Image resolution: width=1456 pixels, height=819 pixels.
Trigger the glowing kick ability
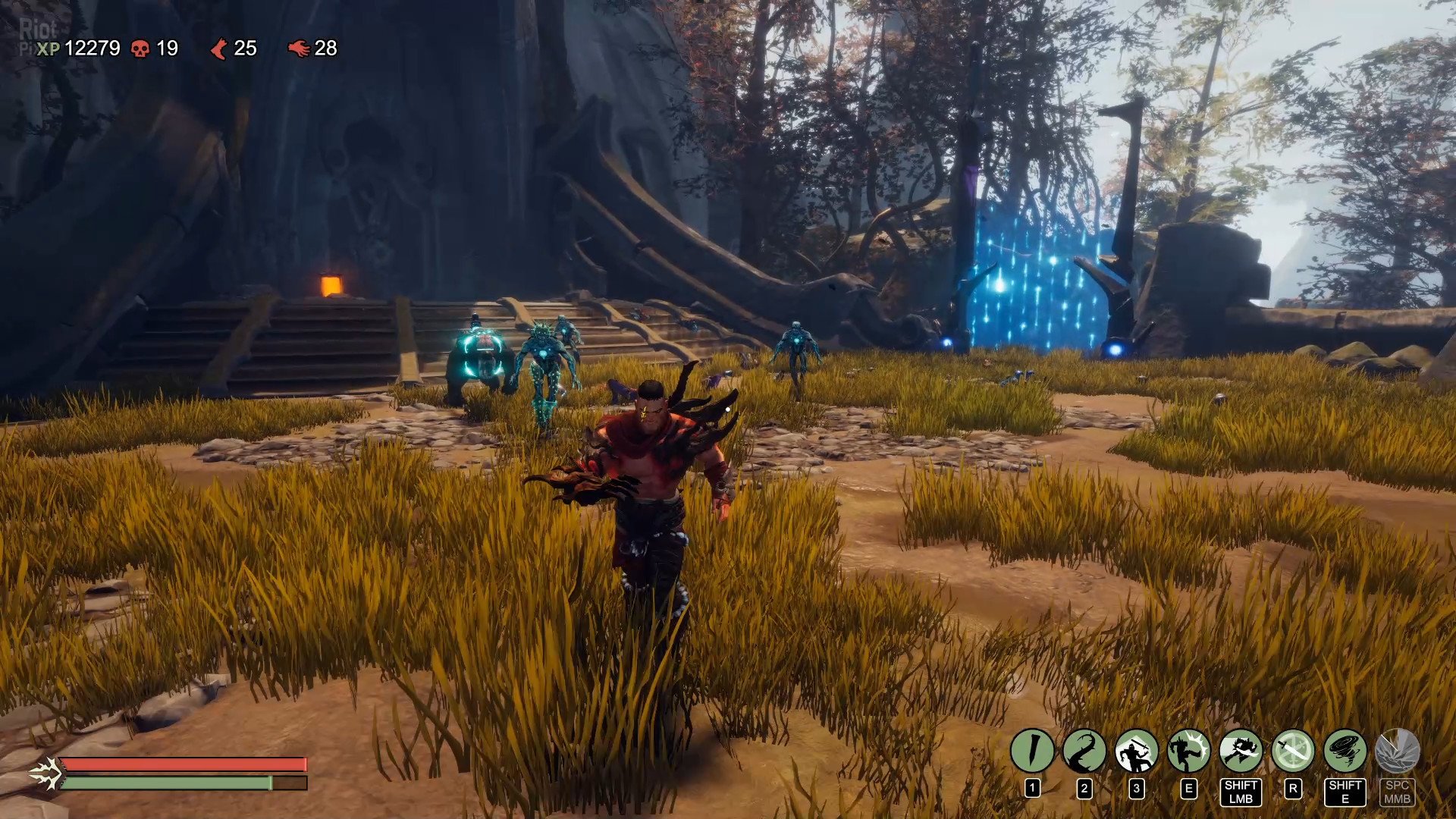1188,751
